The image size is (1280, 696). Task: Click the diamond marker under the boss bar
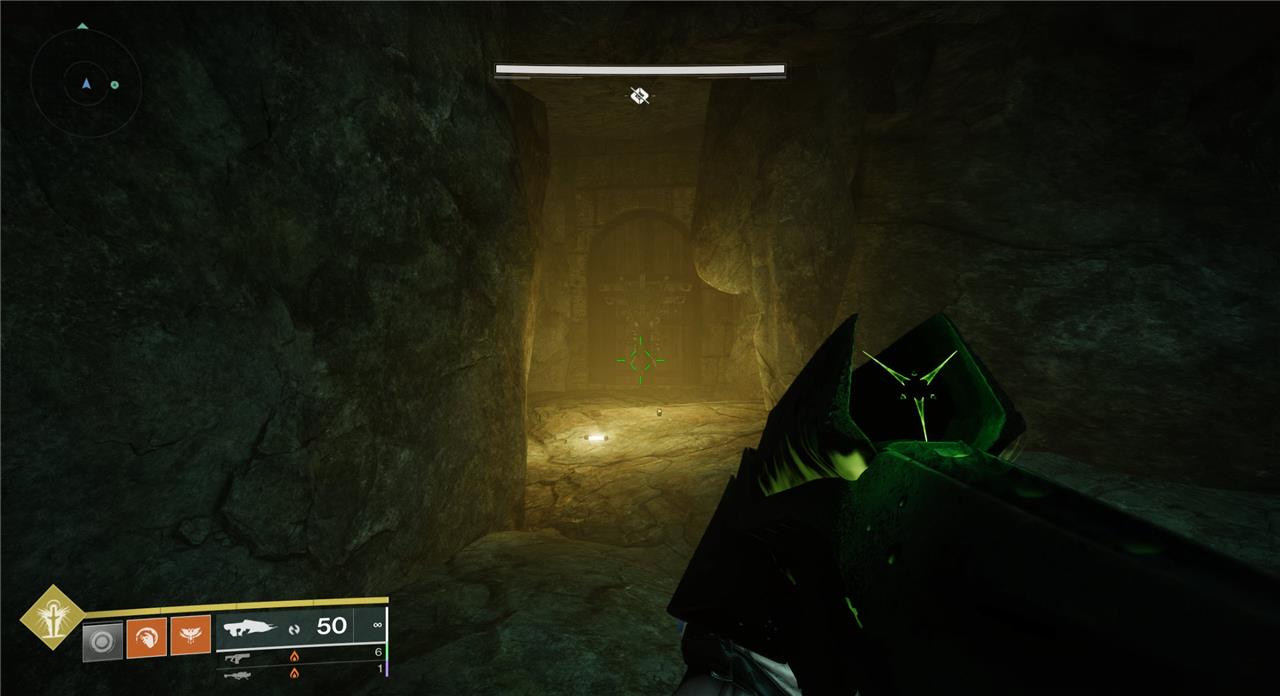pyautogui.click(x=640, y=95)
